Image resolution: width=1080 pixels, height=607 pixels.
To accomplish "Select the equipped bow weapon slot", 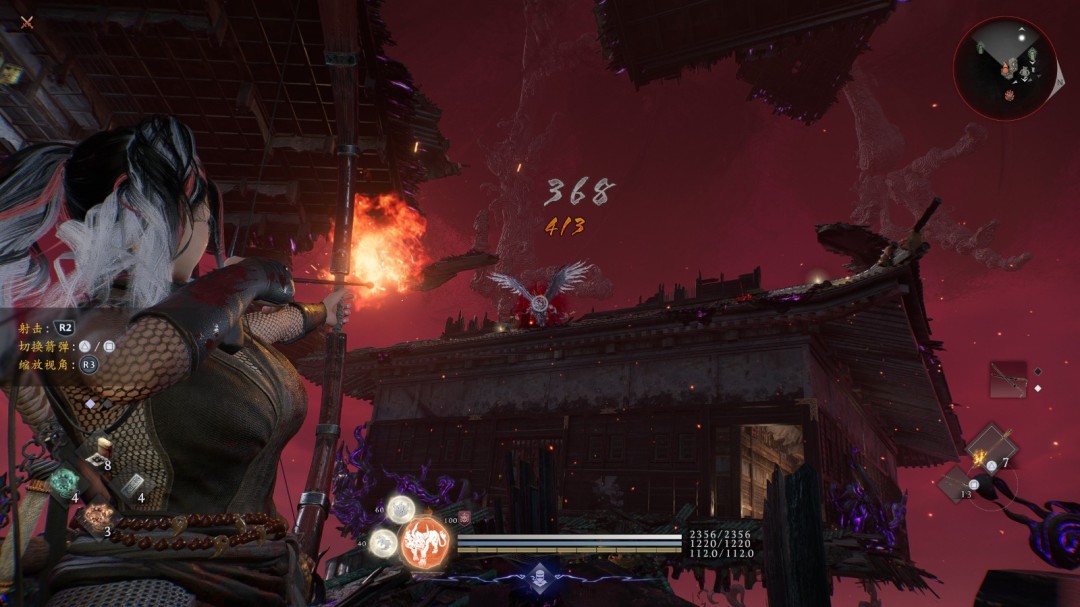I will coord(1008,380).
